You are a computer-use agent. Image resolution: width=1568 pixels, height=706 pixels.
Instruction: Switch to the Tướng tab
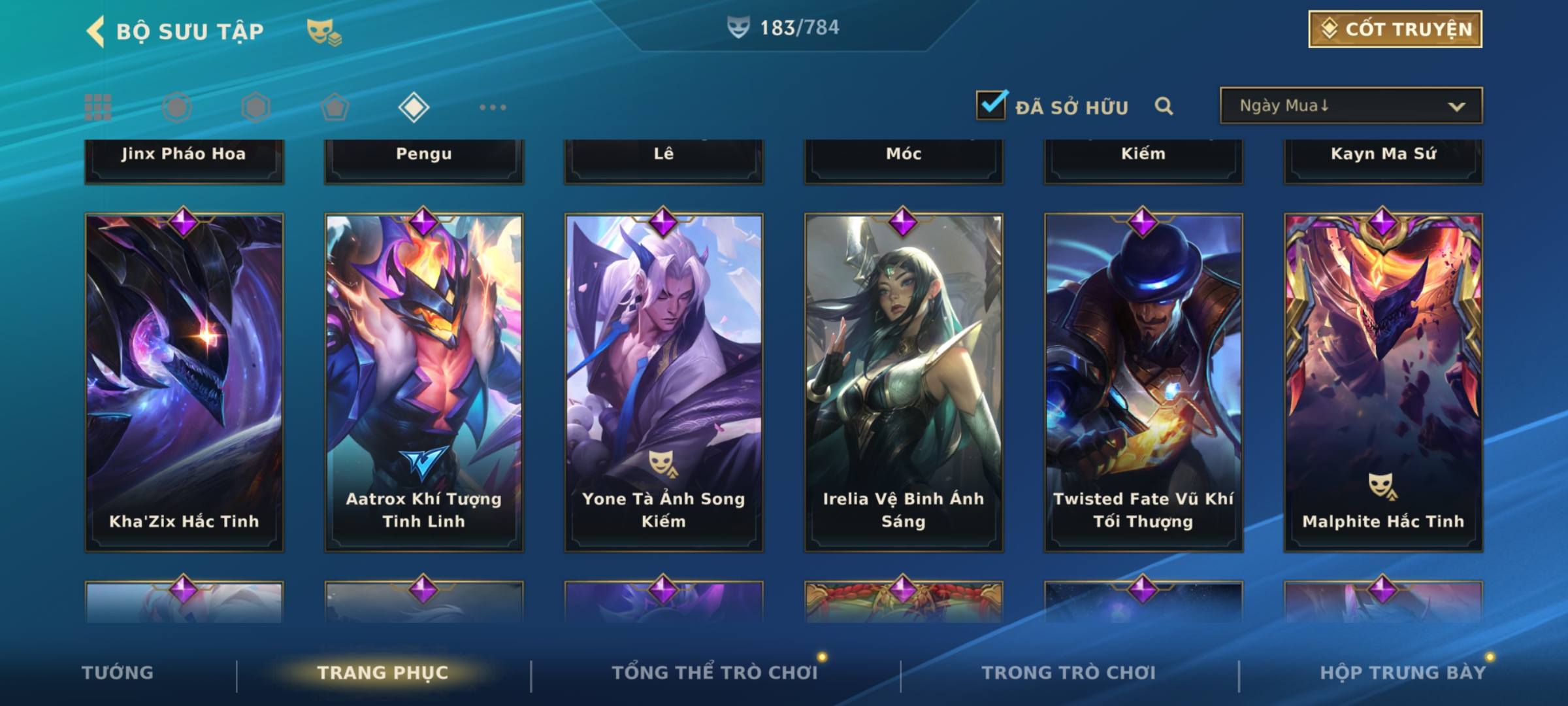click(x=118, y=673)
